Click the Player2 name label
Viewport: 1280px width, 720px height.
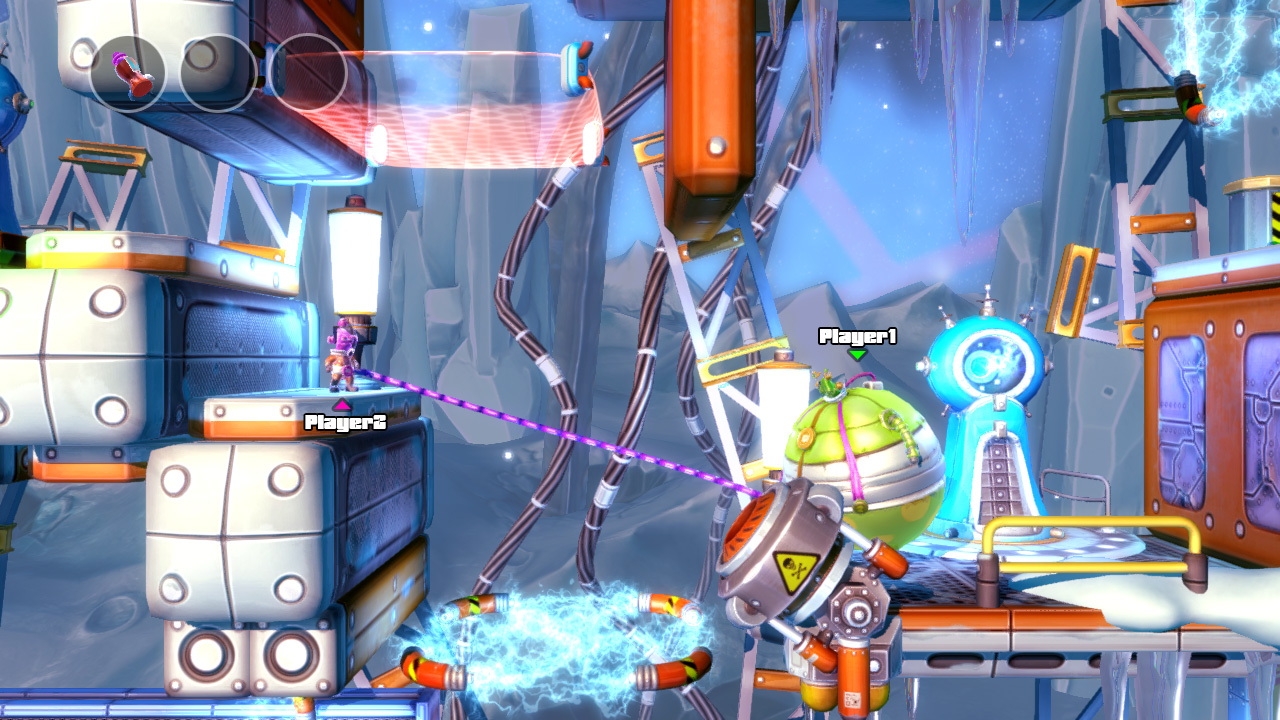click(345, 420)
